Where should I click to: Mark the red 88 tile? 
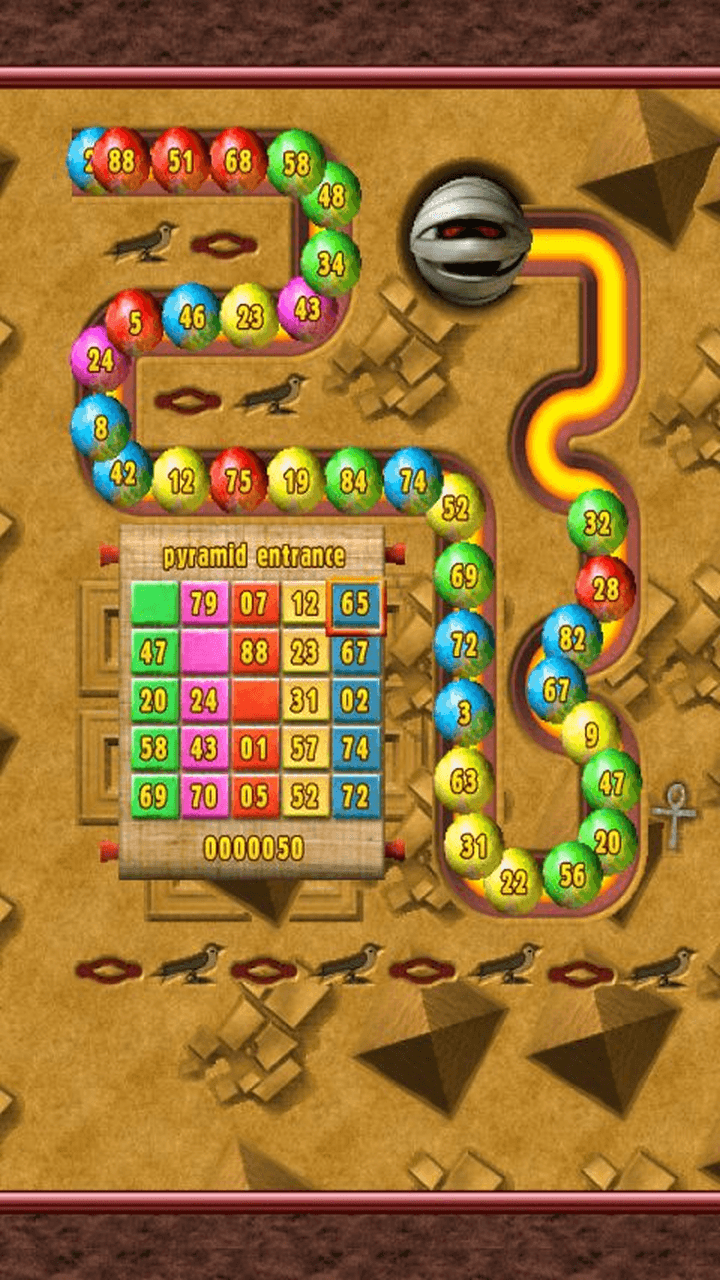(255, 652)
